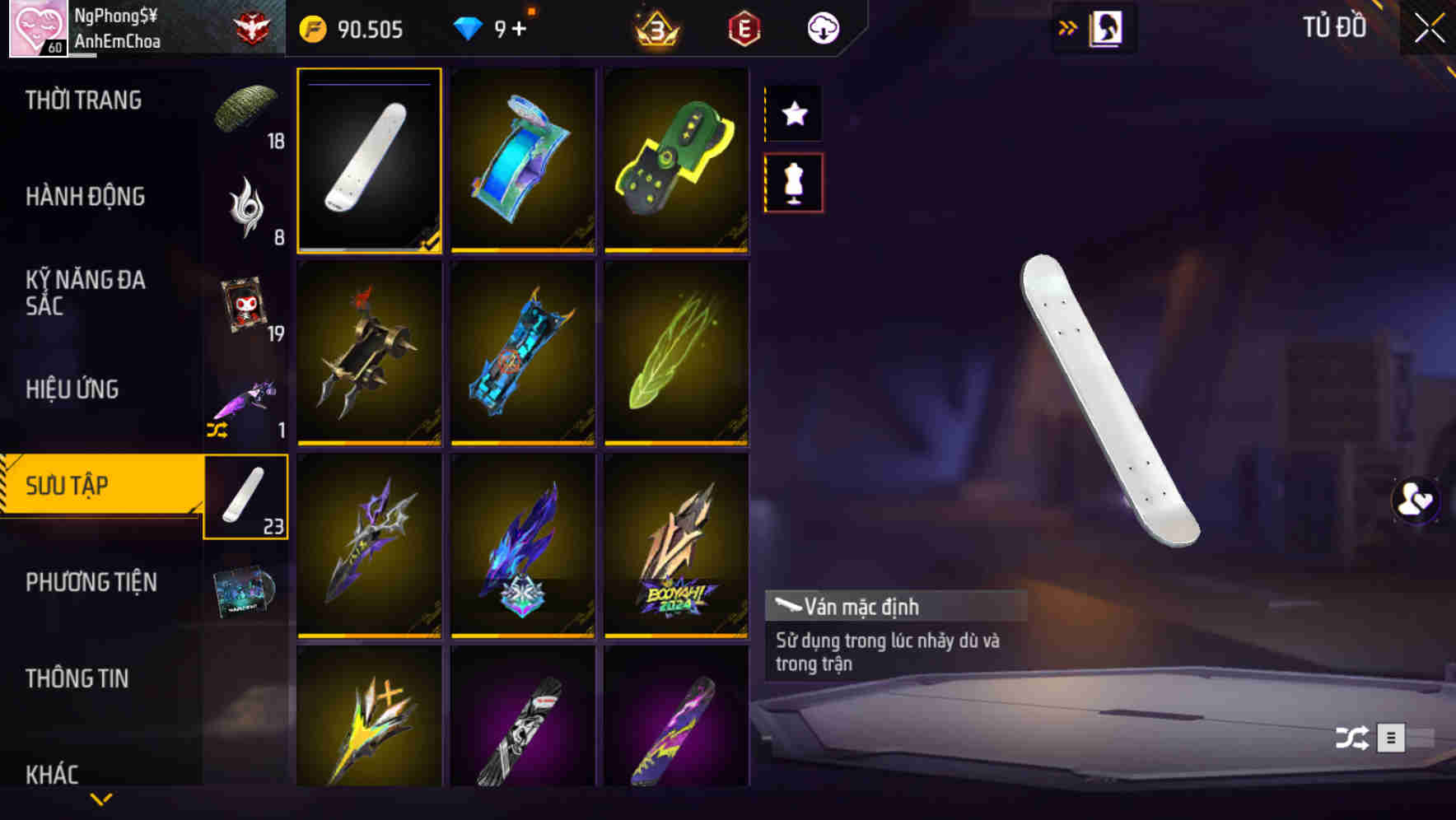Open the THỜI TRANG section
1456x820 pixels.
click(82, 99)
